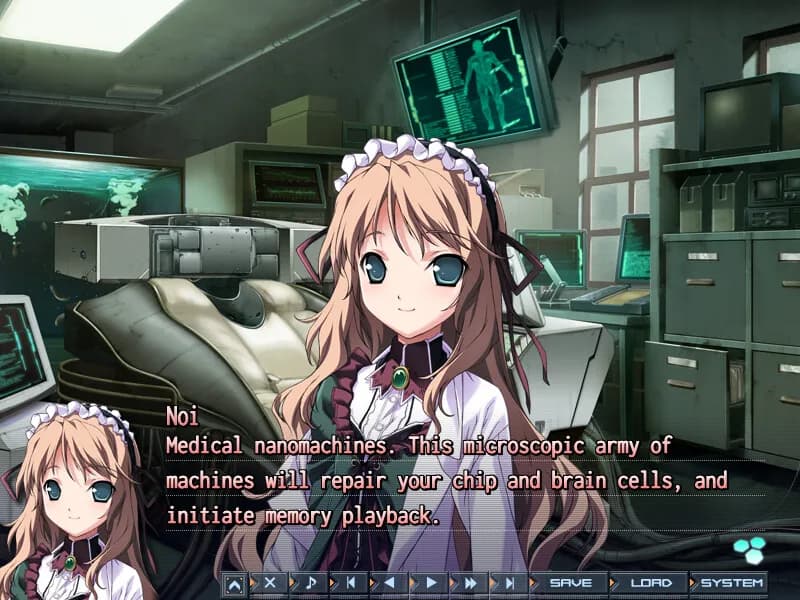Collapse the toolbar with the up-chevron button

point(233,583)
